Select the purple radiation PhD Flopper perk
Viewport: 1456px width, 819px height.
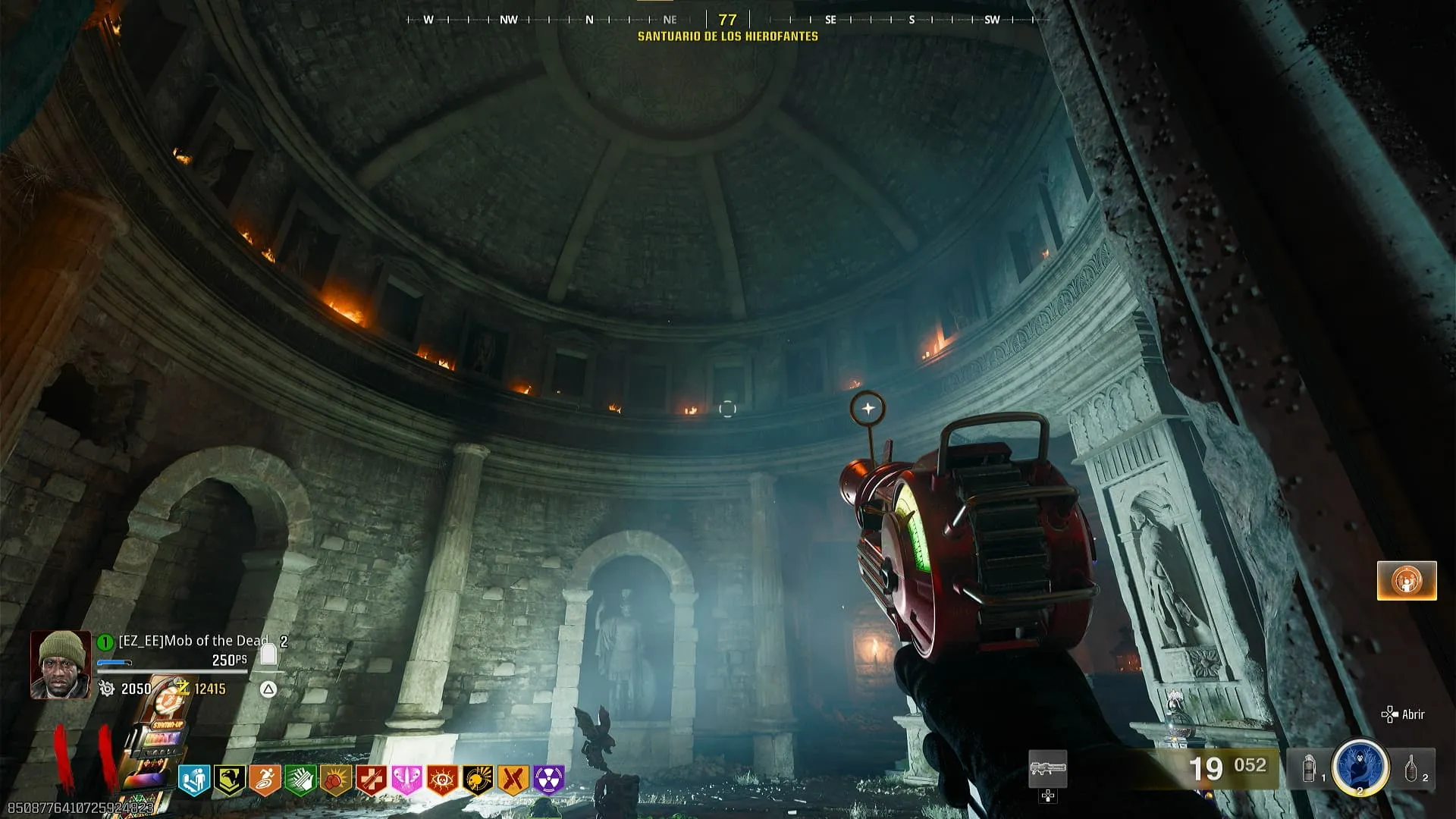click(x=549, y=780)
